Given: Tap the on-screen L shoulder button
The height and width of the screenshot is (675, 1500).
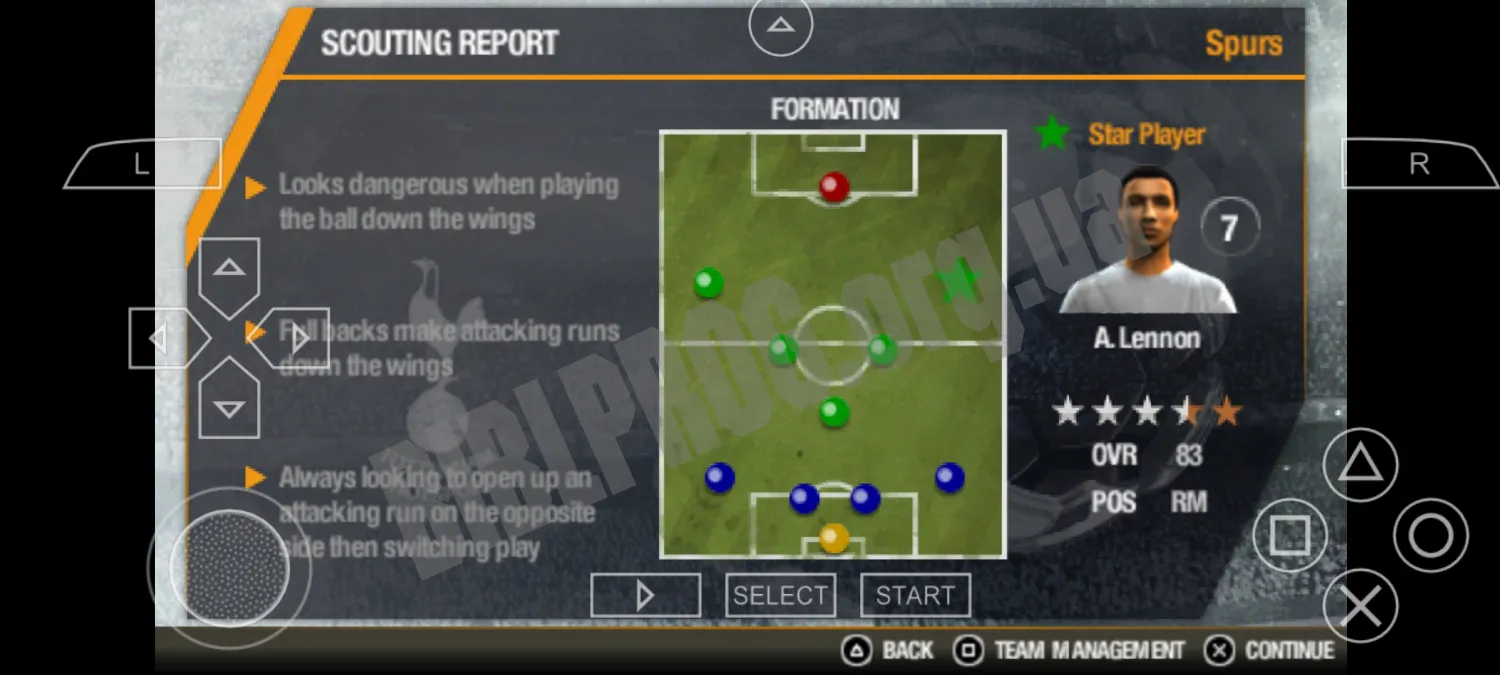Looking at the screenshot, I should [142, 165].
